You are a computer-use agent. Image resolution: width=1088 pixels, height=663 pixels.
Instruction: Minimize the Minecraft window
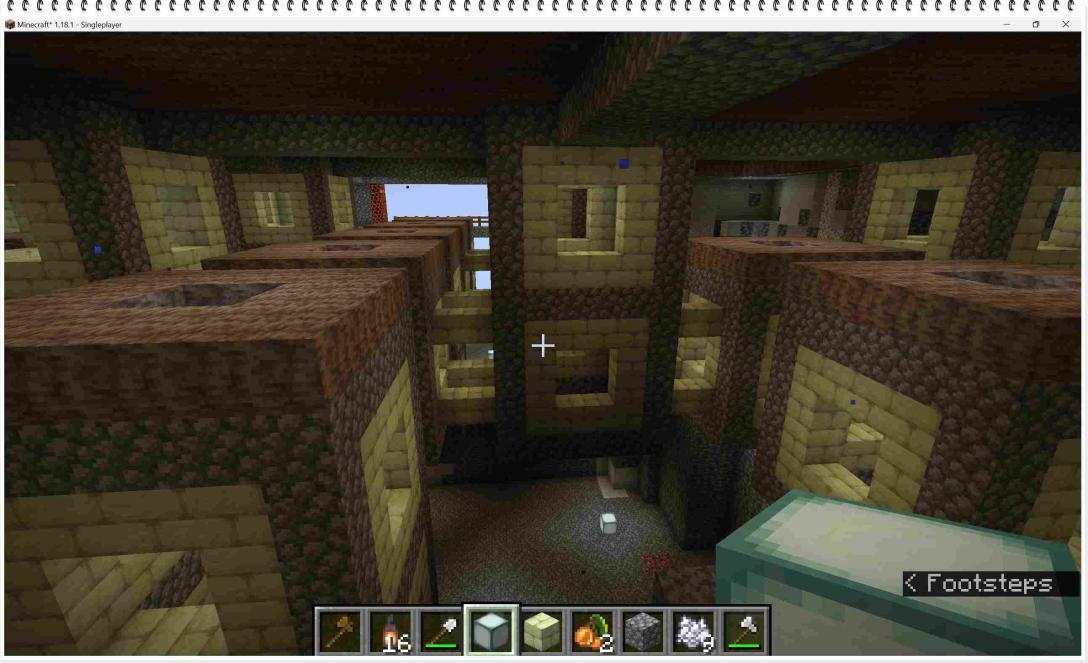pyautogui.click(x=1006, y=24)
